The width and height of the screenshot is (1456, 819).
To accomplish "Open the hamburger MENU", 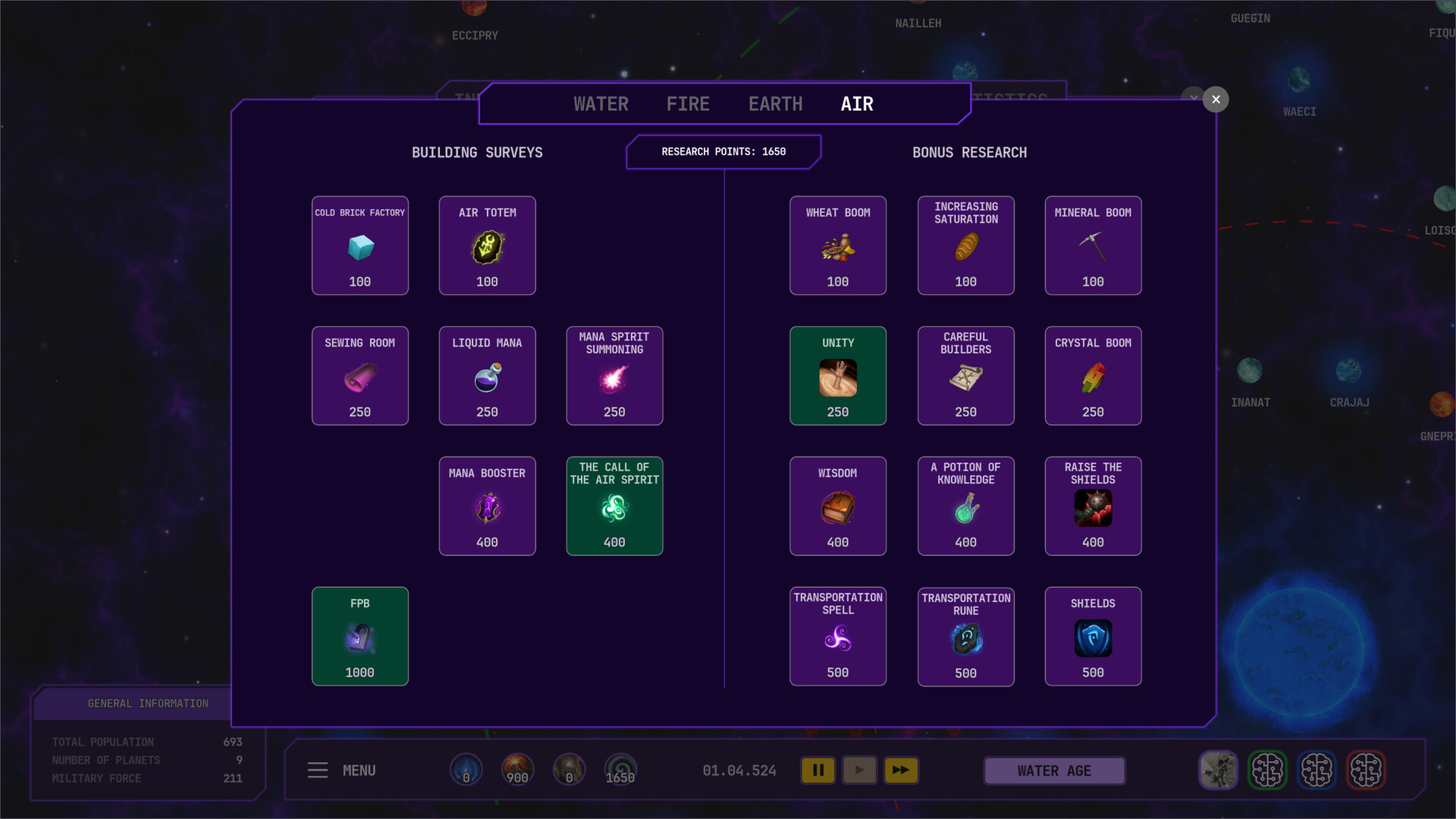I will pos(318,770).
